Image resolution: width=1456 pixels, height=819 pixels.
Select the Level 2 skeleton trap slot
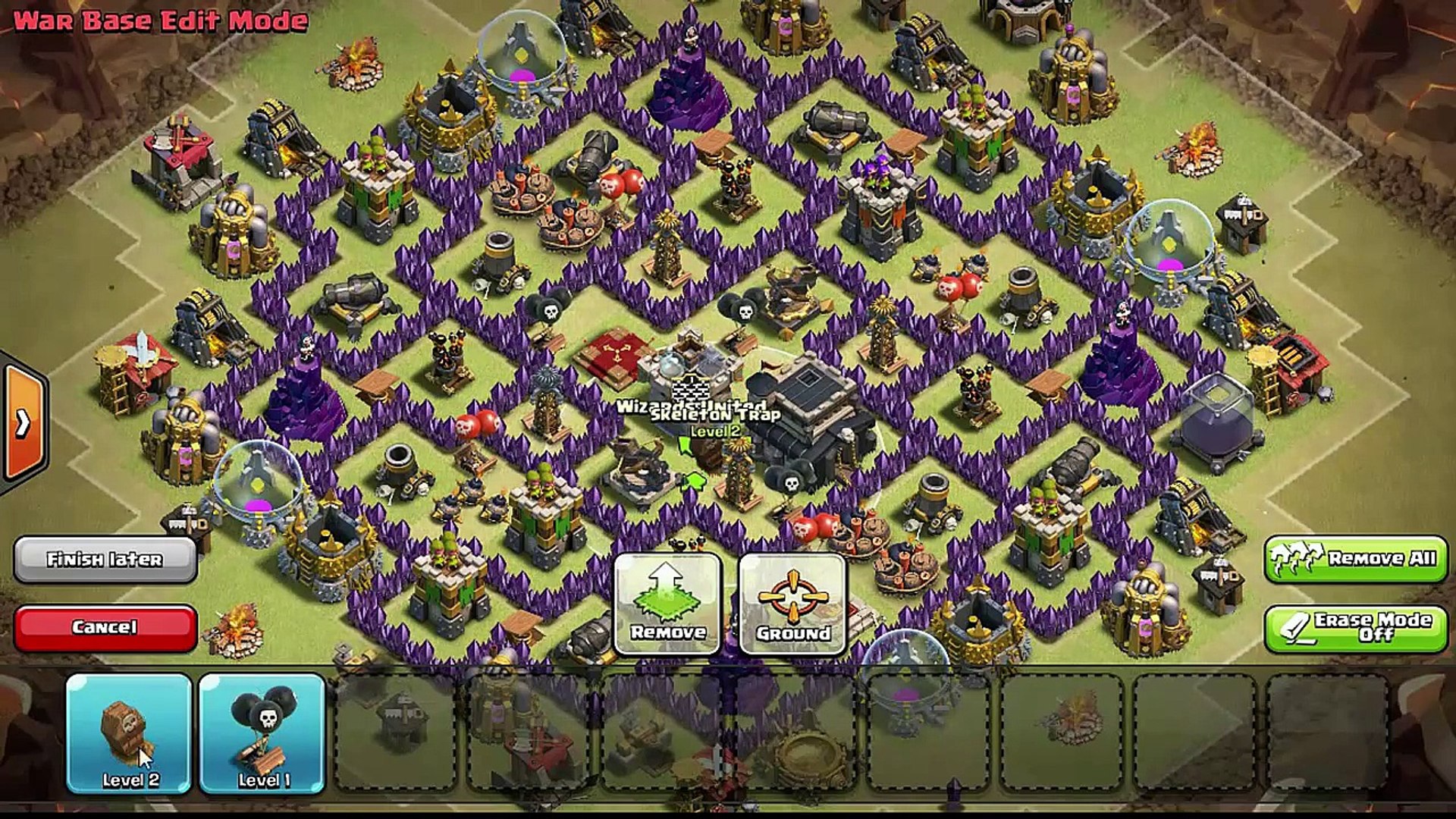(x=129, y=733)
